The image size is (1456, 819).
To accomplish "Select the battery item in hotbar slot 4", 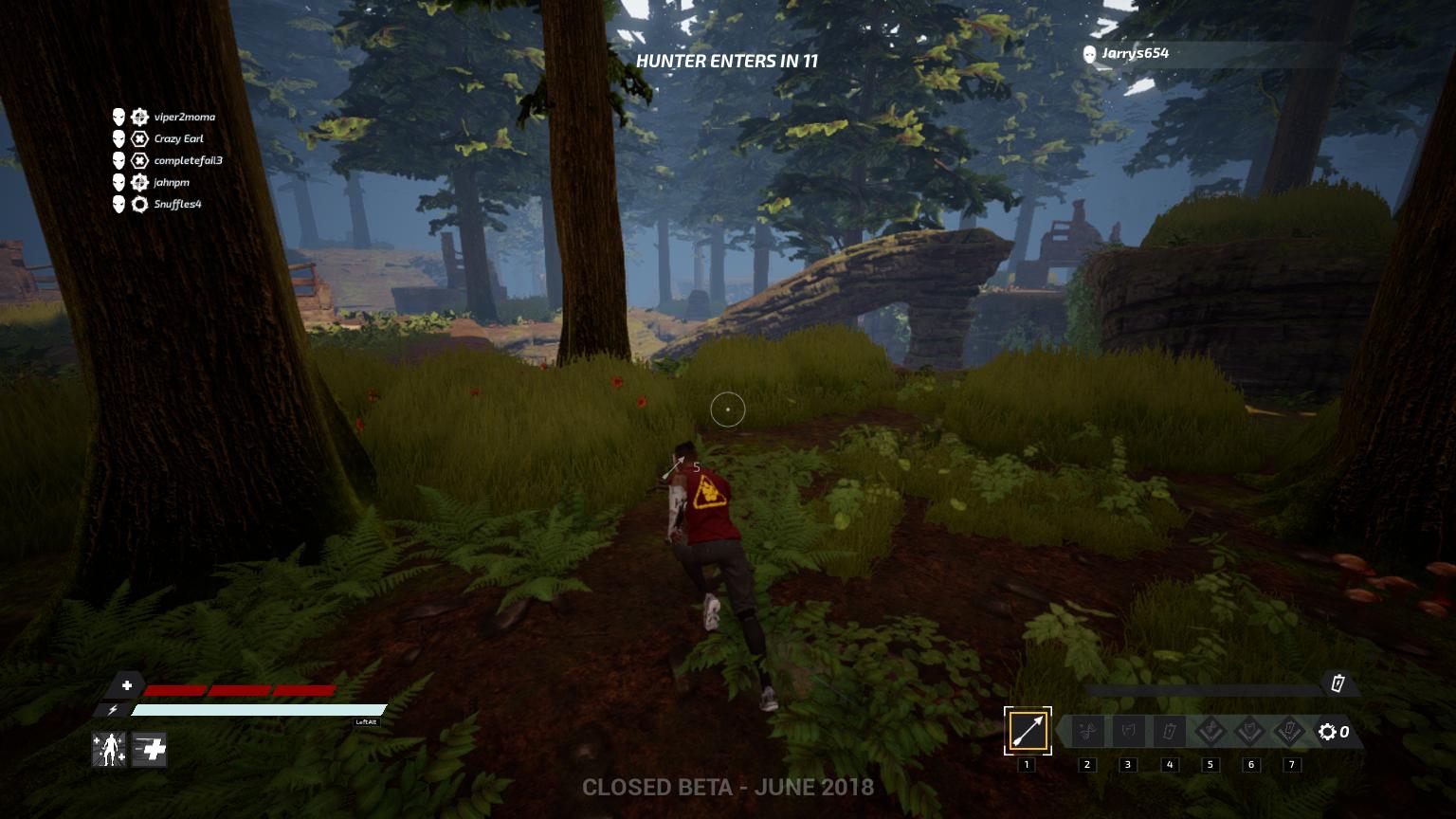I will coord(1169,731).
